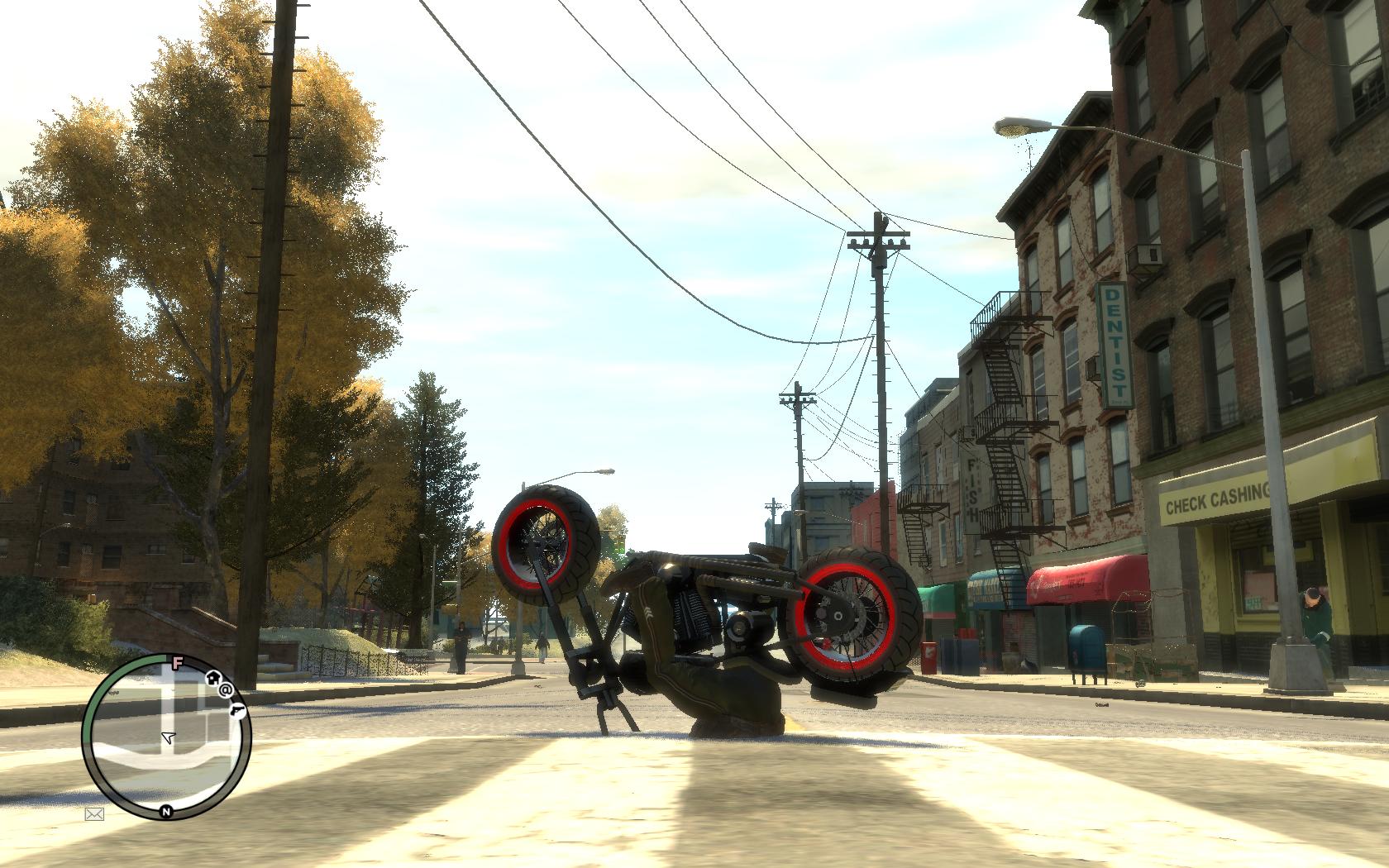Click the player arrow on the minimap
Screen dimensions: 1389x868
tap(169, 737)
